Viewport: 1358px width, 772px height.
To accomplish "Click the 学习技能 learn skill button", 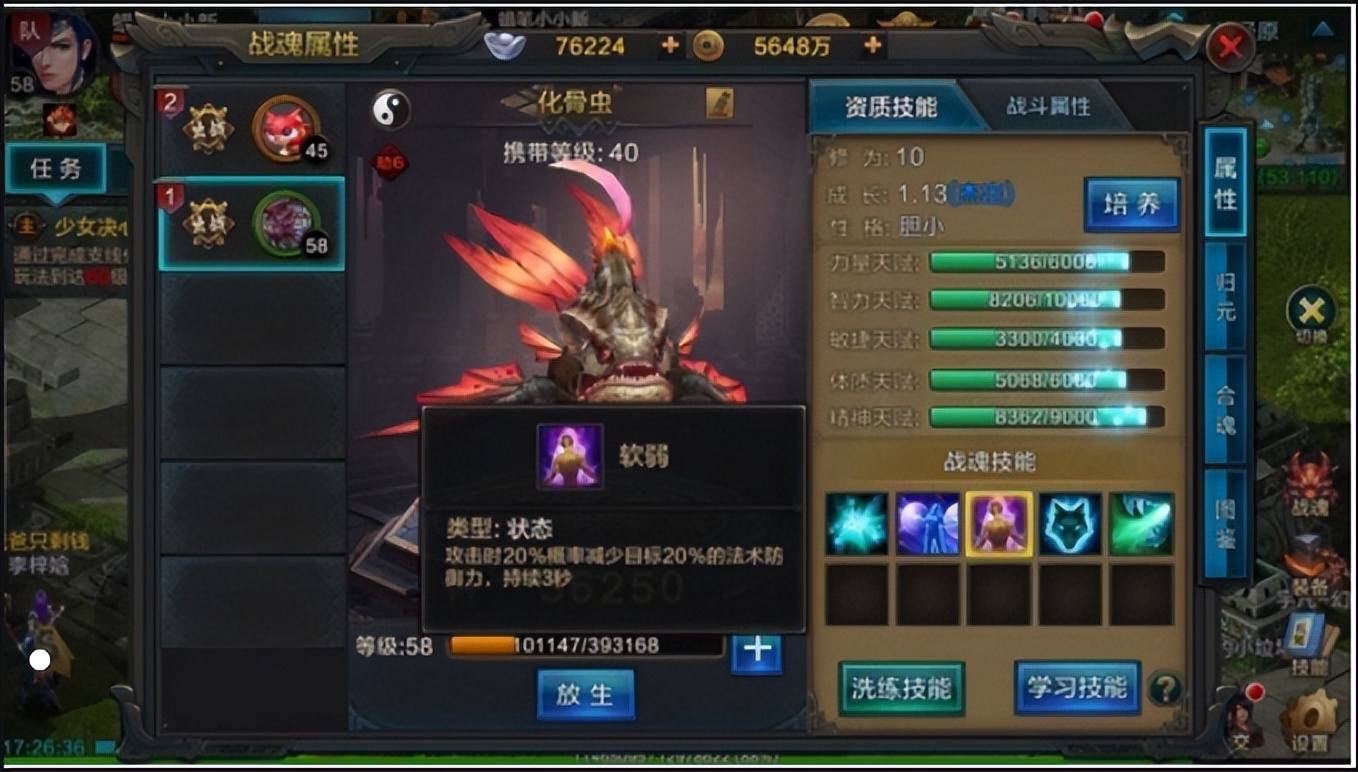I will click(x=1075, y=687).
